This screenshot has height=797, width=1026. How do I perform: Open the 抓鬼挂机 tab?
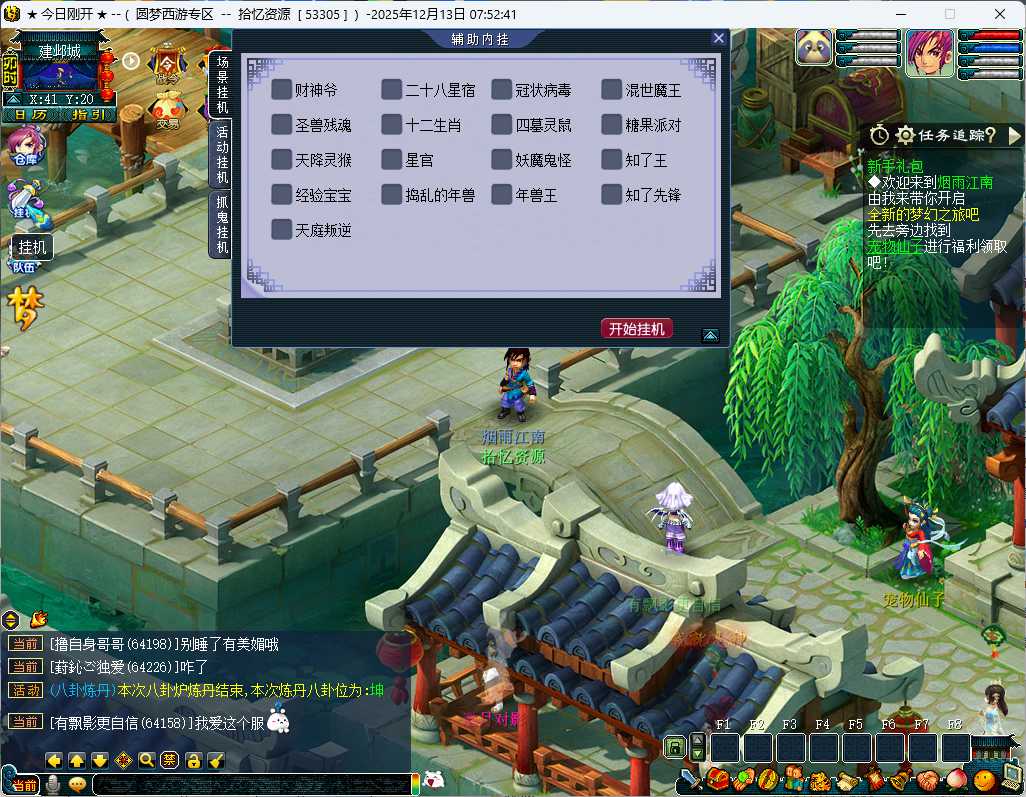click(x=221, y=224)
